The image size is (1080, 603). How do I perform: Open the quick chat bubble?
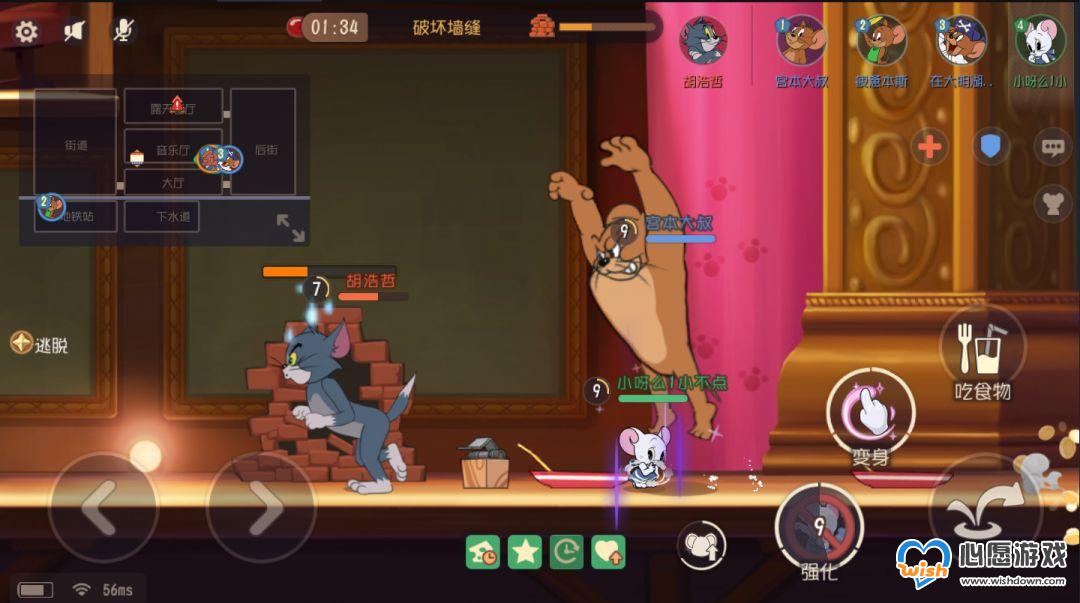pos(1051,148)
